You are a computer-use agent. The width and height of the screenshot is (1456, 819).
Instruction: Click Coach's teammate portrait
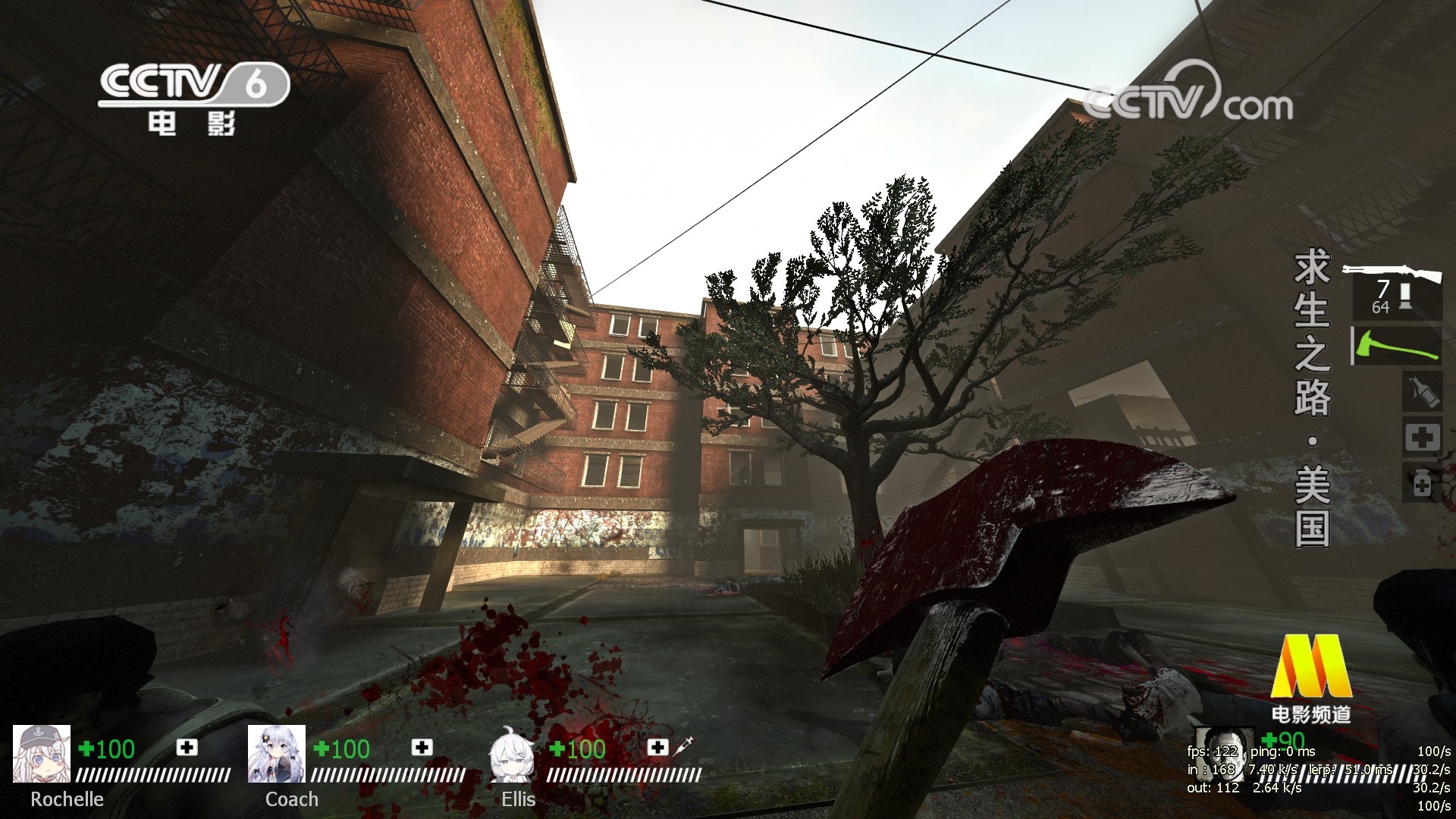[x=277, y=753]
